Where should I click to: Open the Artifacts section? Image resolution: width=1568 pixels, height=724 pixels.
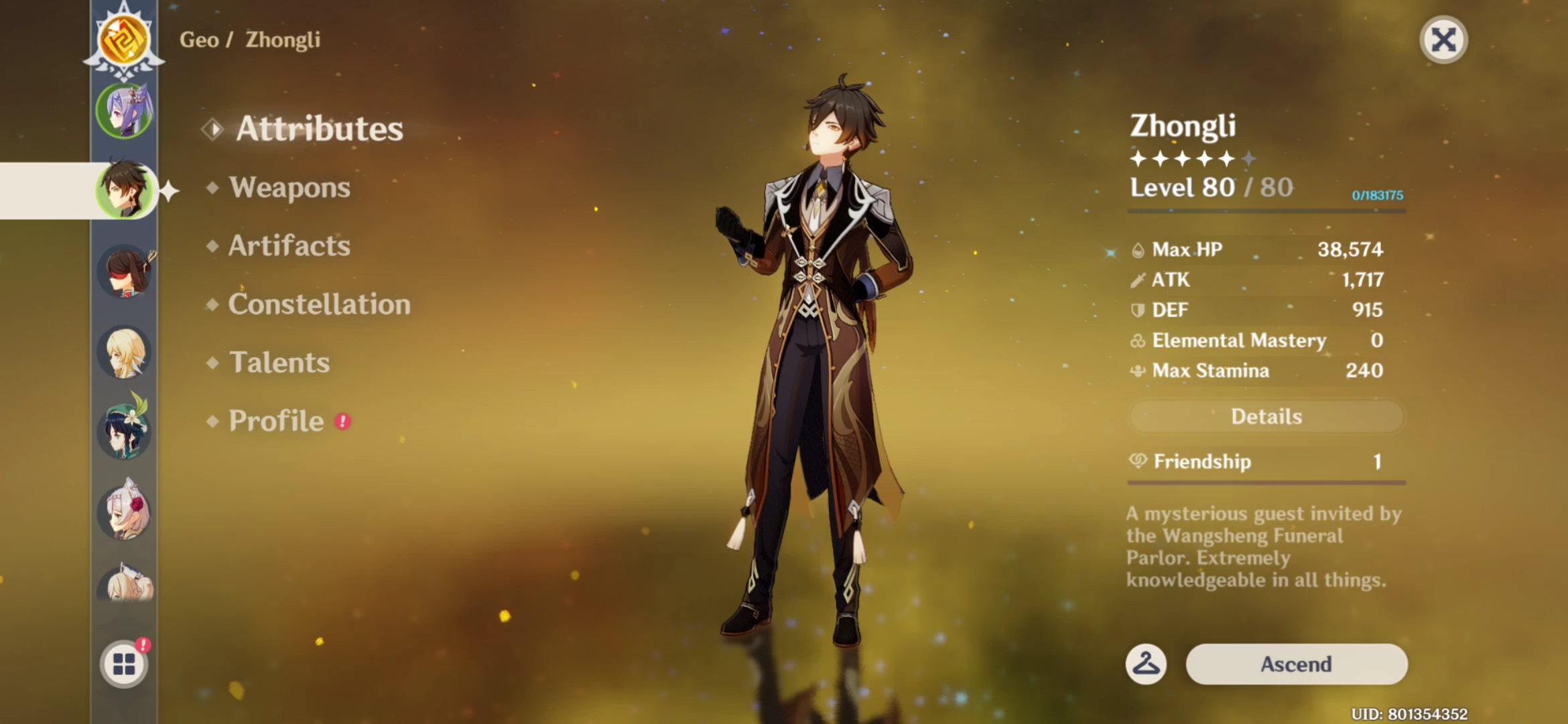(x=289, y=246)
